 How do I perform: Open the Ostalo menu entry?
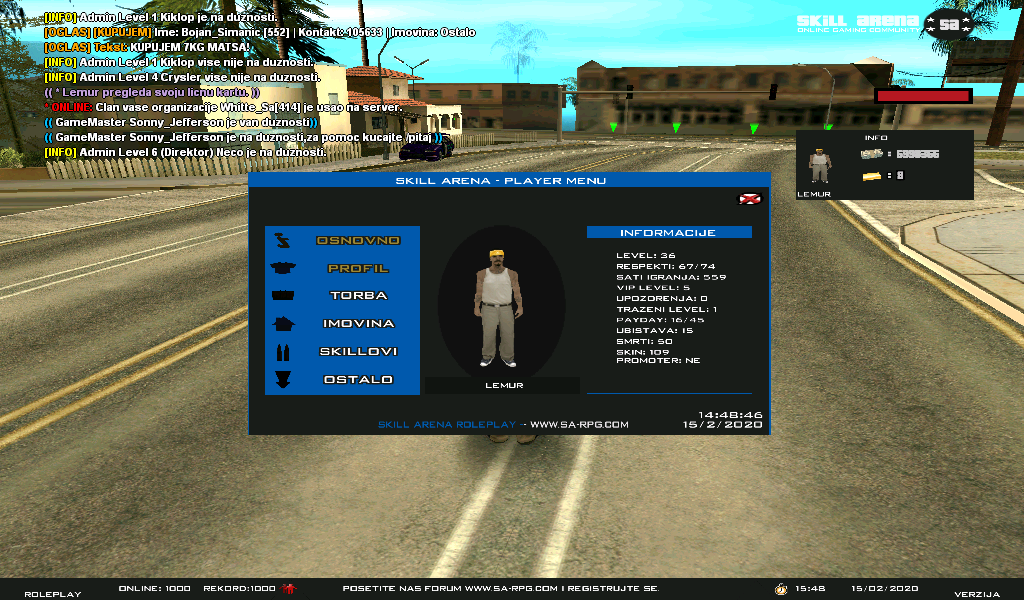point(358,380)
